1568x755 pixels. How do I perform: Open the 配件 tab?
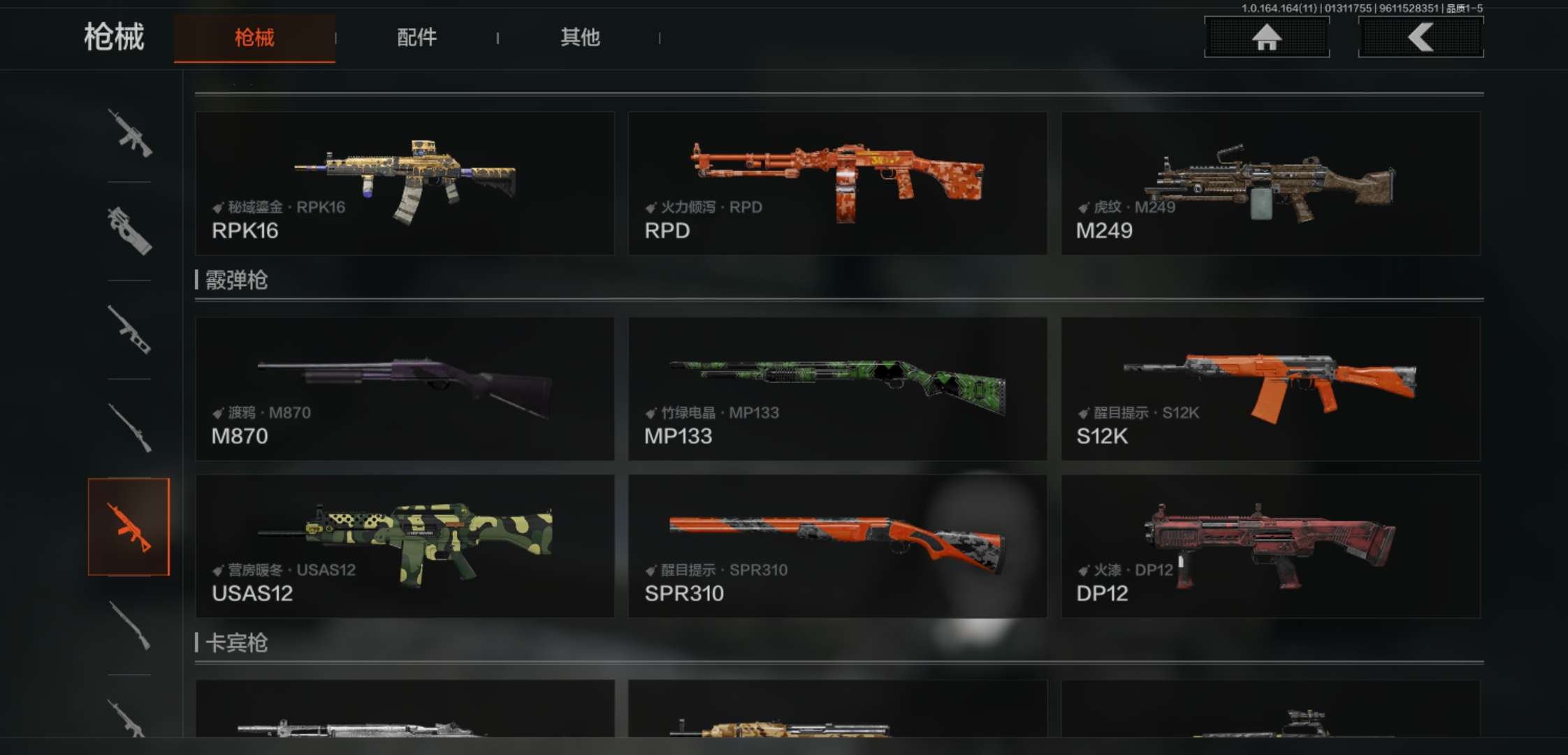tap(417, 38)
